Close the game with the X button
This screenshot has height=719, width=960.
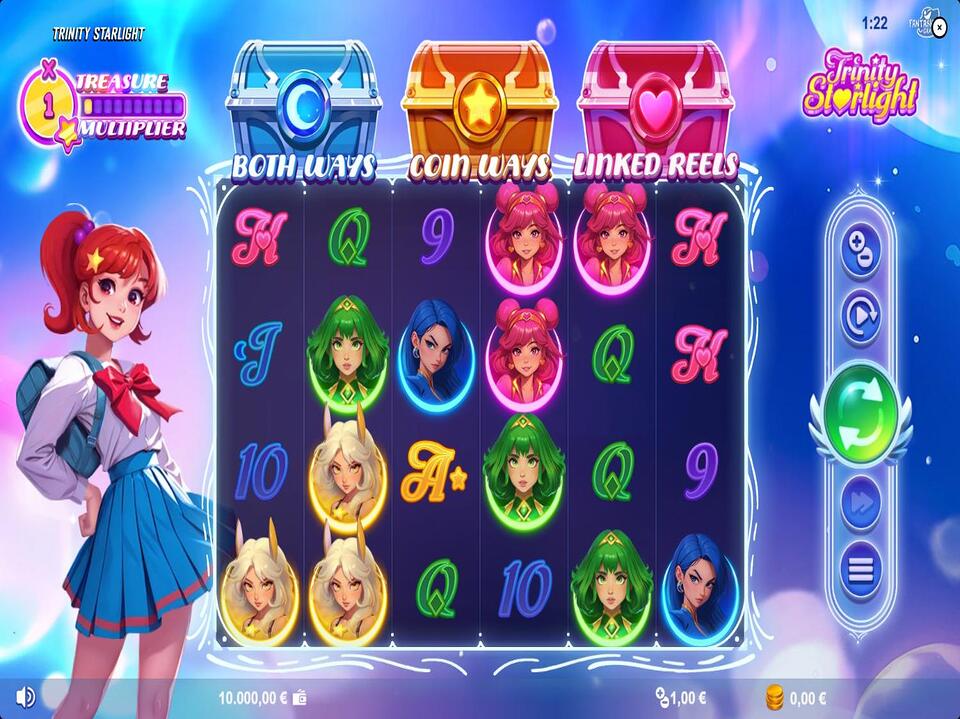pos(938,25)
